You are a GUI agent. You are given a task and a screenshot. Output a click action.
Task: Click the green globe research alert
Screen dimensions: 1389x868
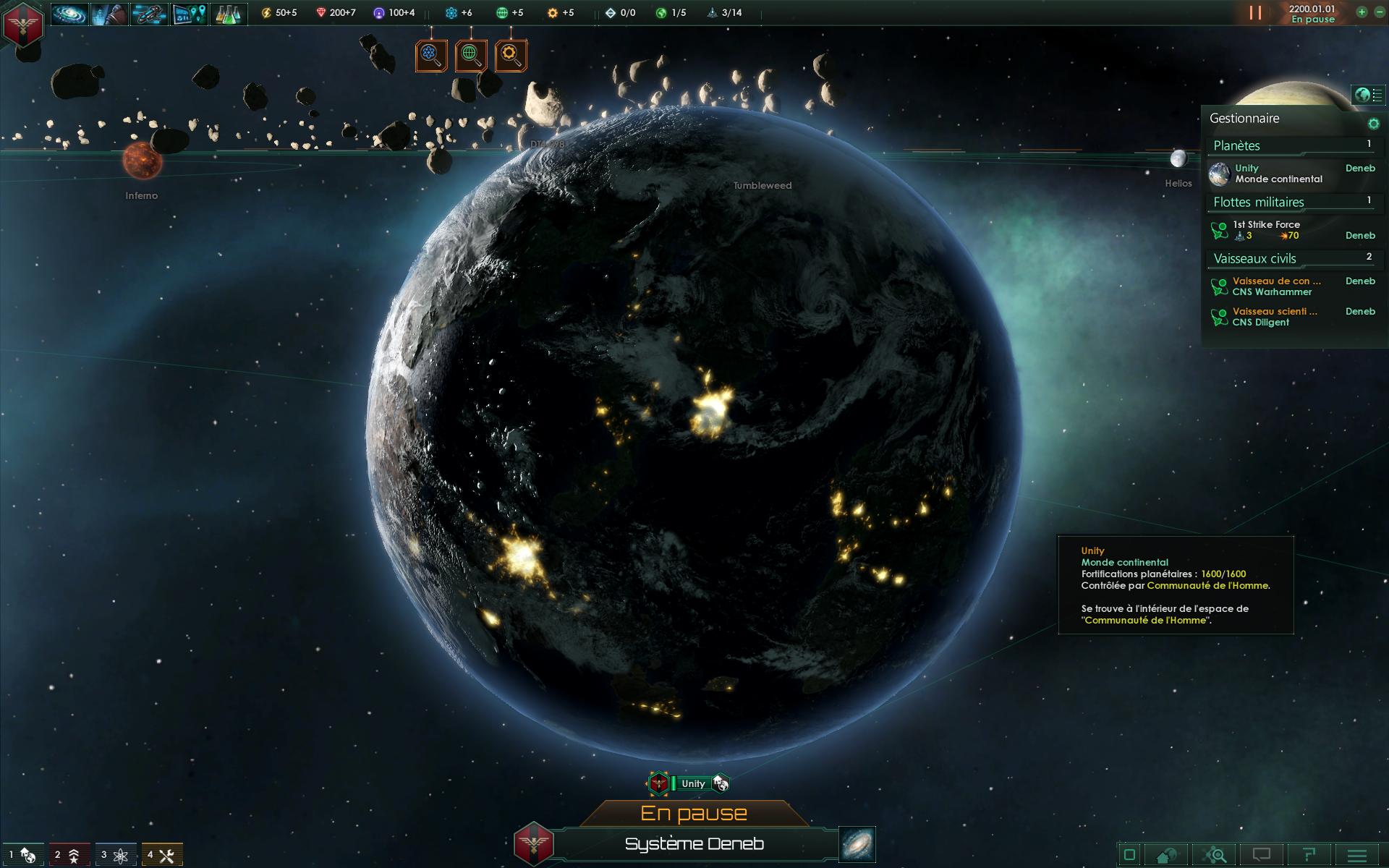pos(471,55)
